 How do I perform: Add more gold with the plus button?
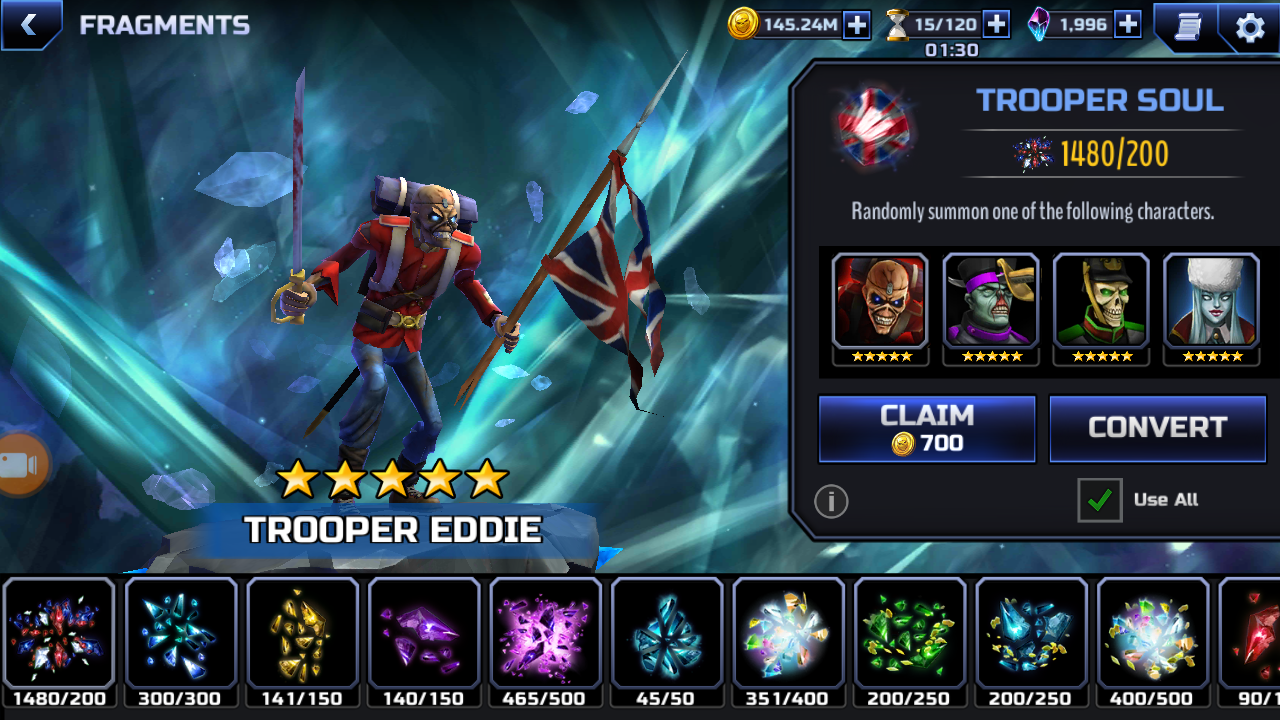857,25
